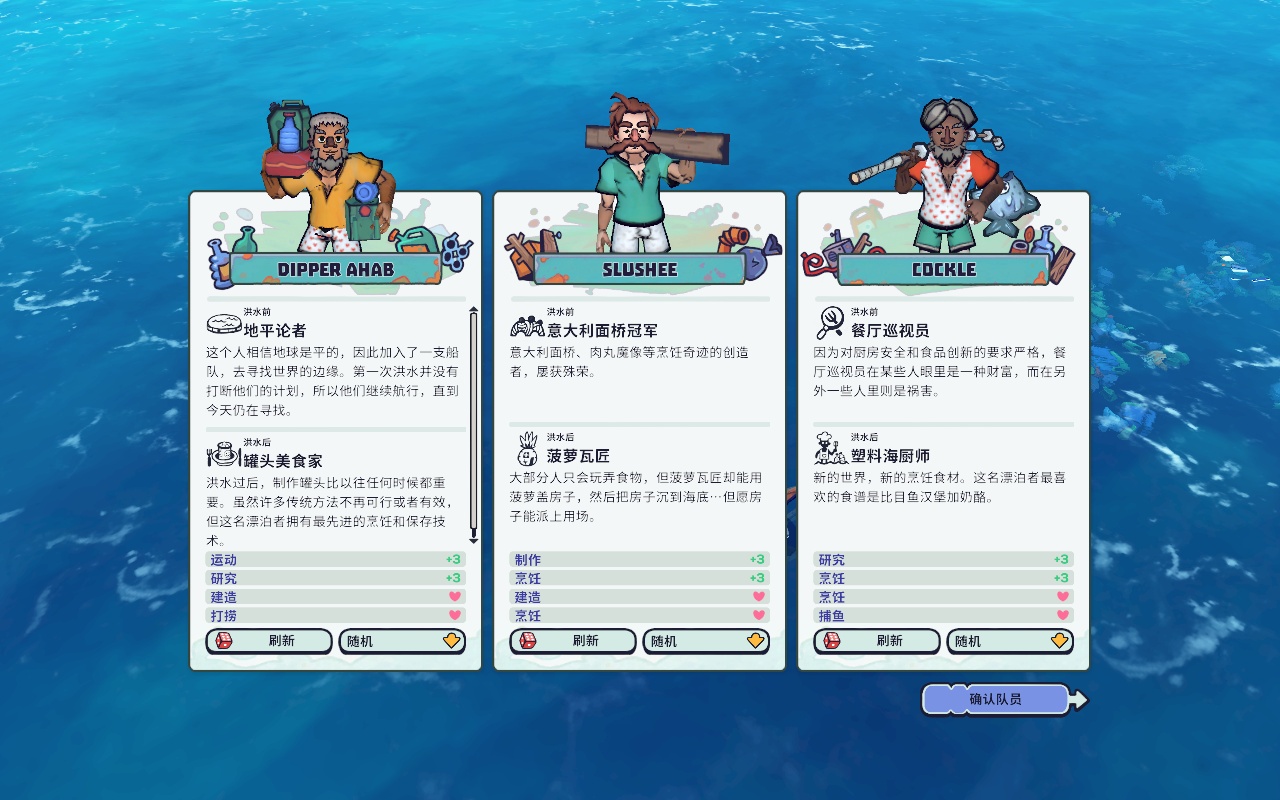The width and height of the screenshot is (1280, 800).
Task: Click the 确认队员 confirm button
Action: click(x=997, y=699)
